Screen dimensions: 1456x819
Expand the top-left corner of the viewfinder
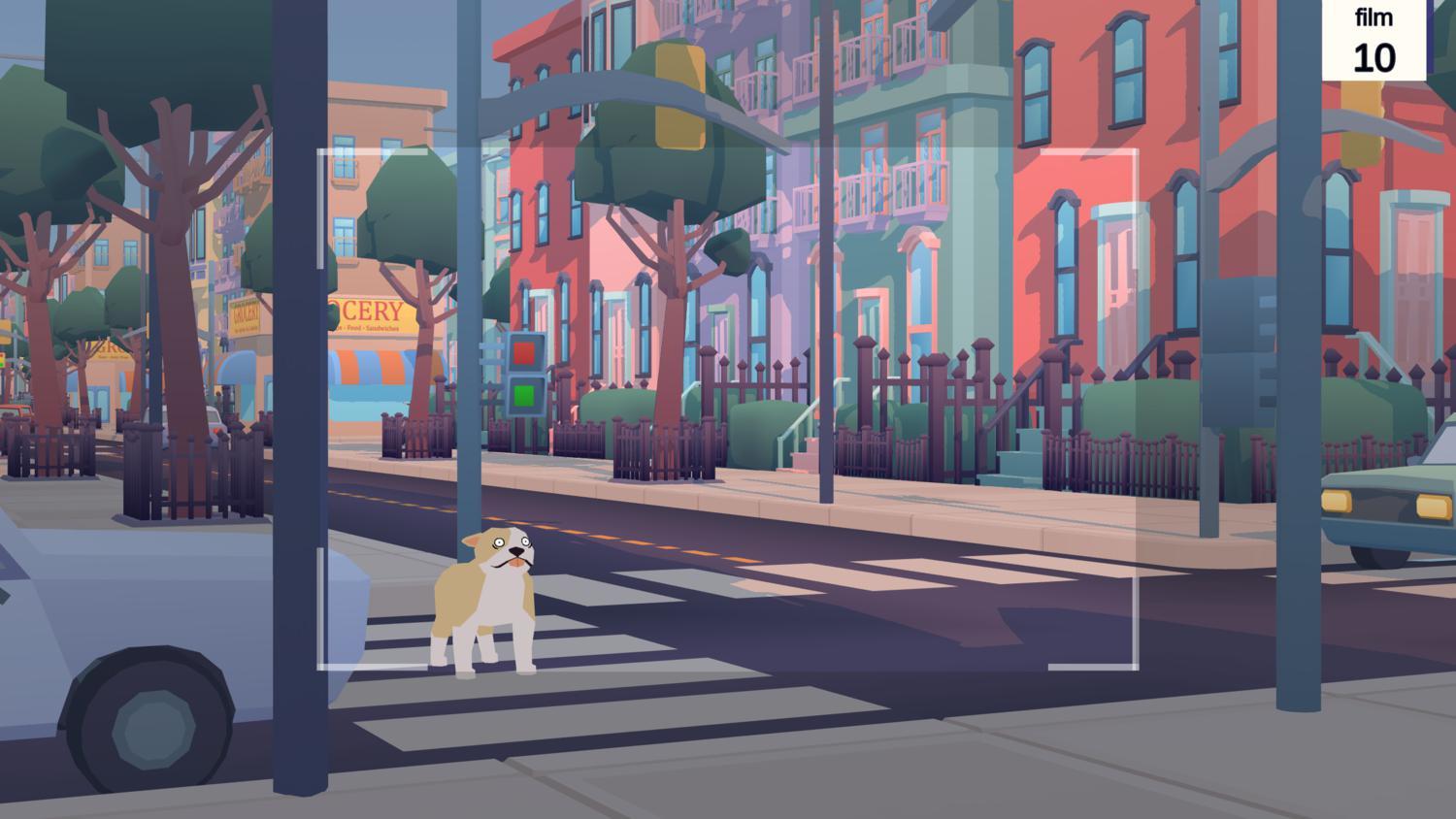(x=320, y=150)
